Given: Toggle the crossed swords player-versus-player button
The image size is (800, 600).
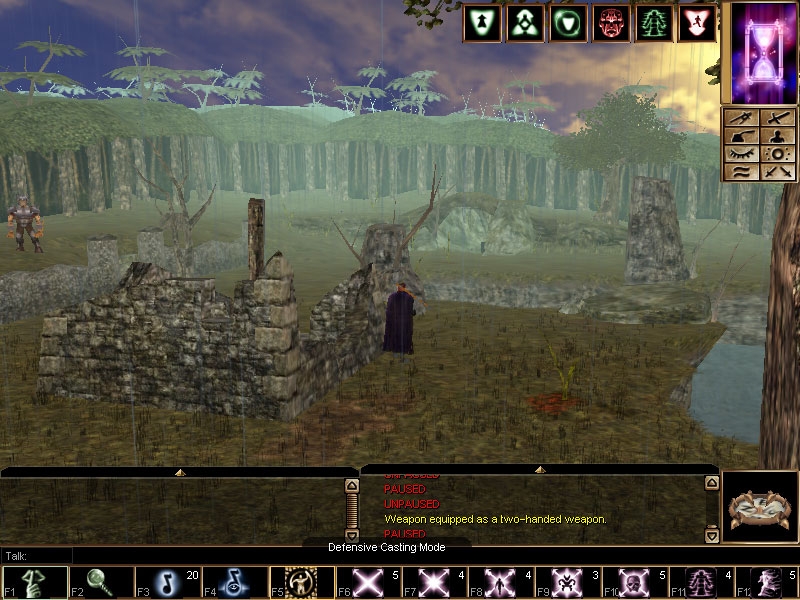Looking at the screenshot, I should (777, 172).
